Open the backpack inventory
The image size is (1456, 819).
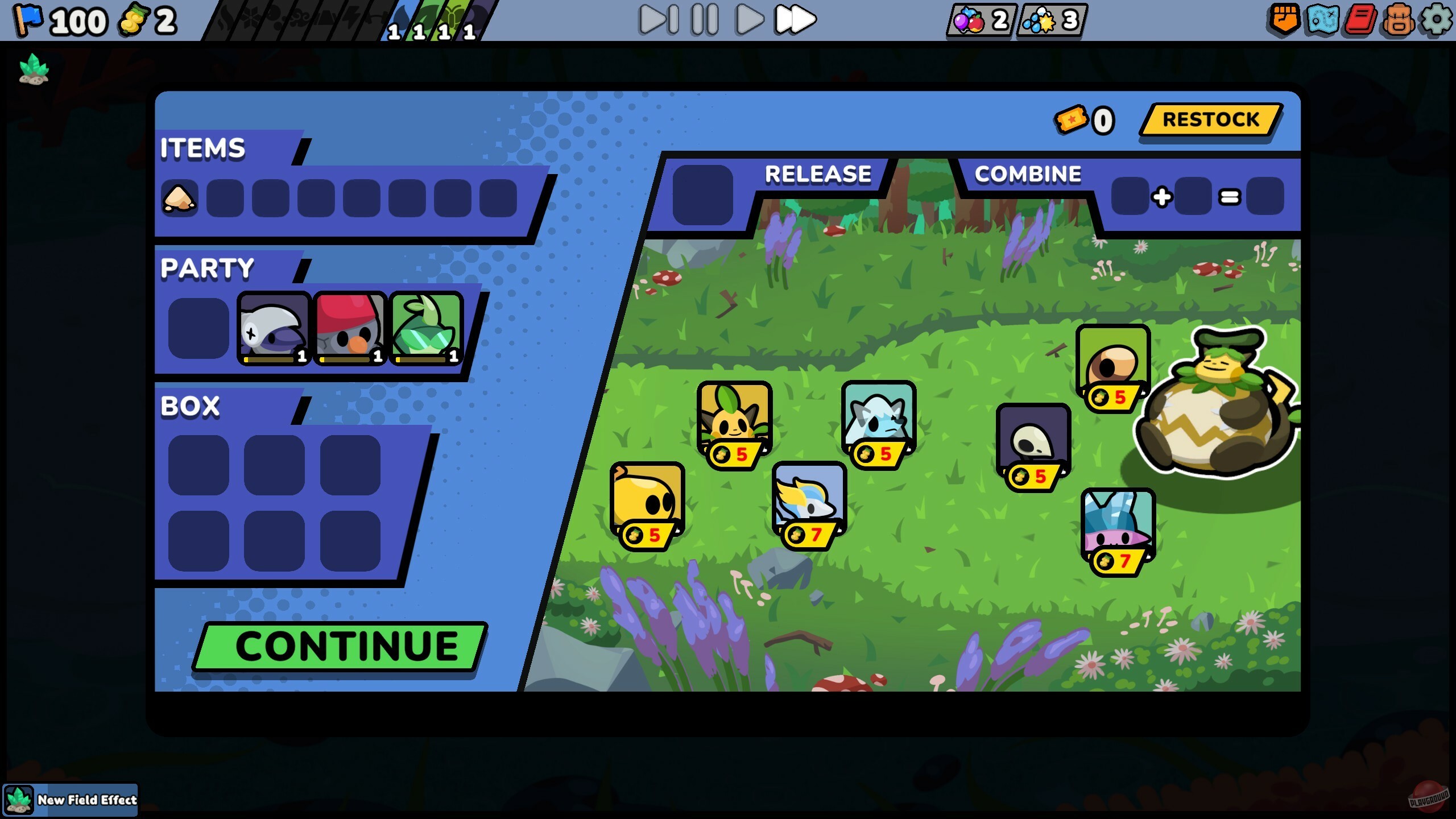[1400, 20]
